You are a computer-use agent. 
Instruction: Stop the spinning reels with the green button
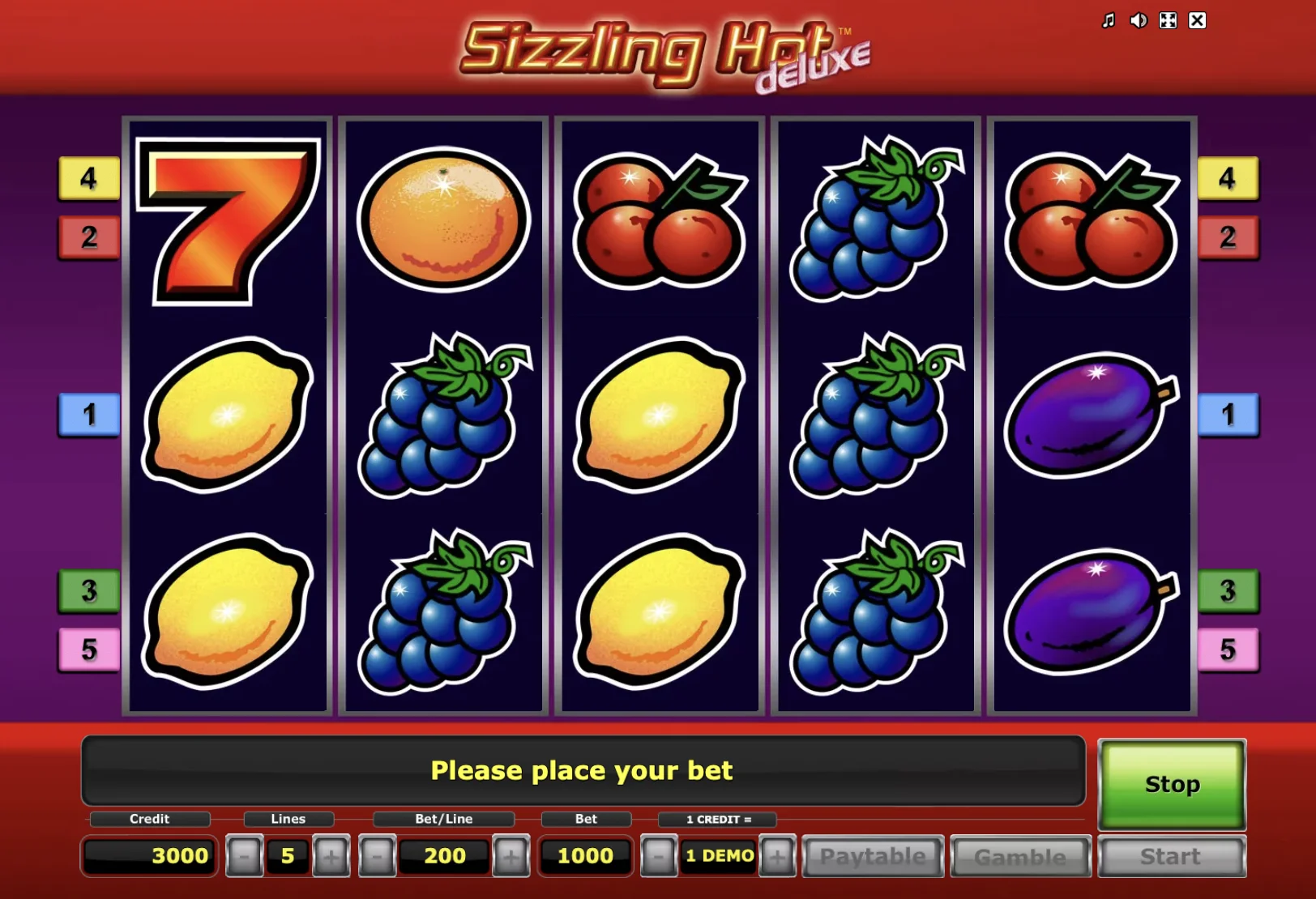pos(1171,784)
